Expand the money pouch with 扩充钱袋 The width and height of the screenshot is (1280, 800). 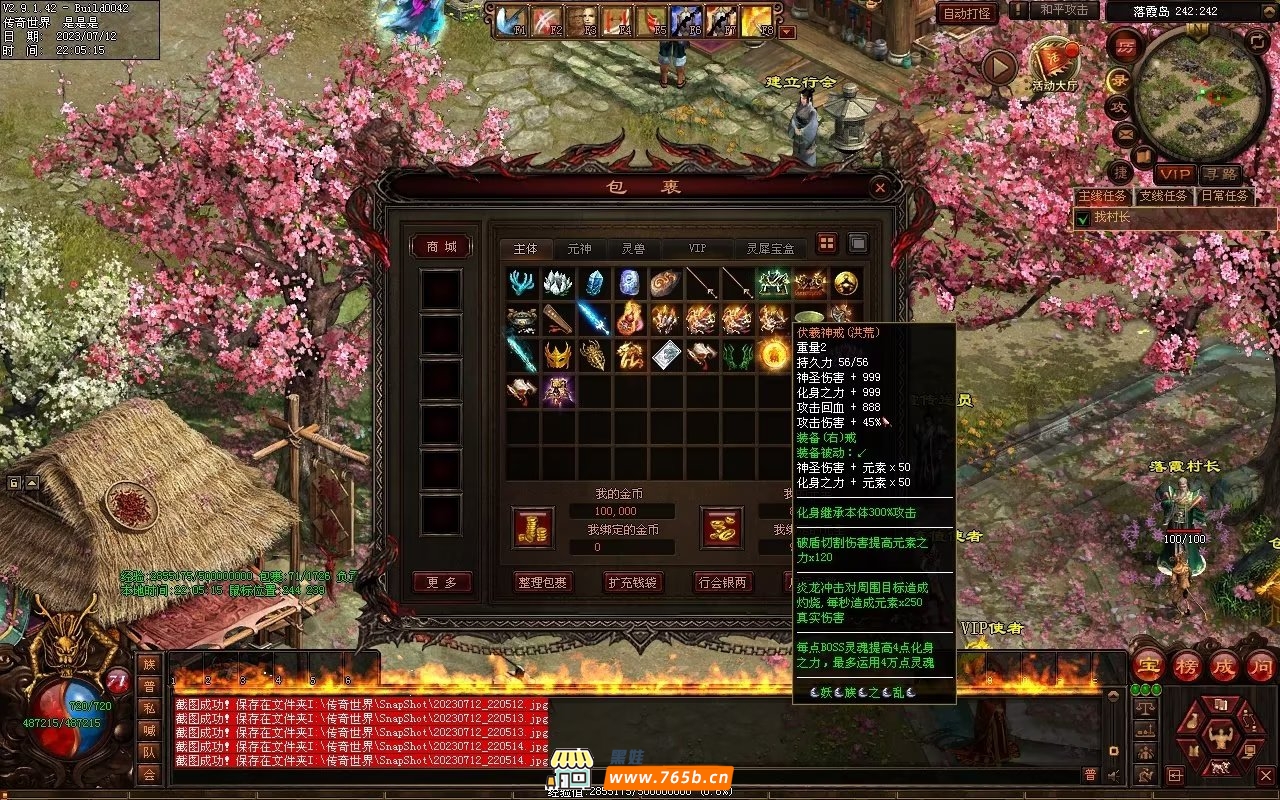pyautogui.click(x=633, y=582)
